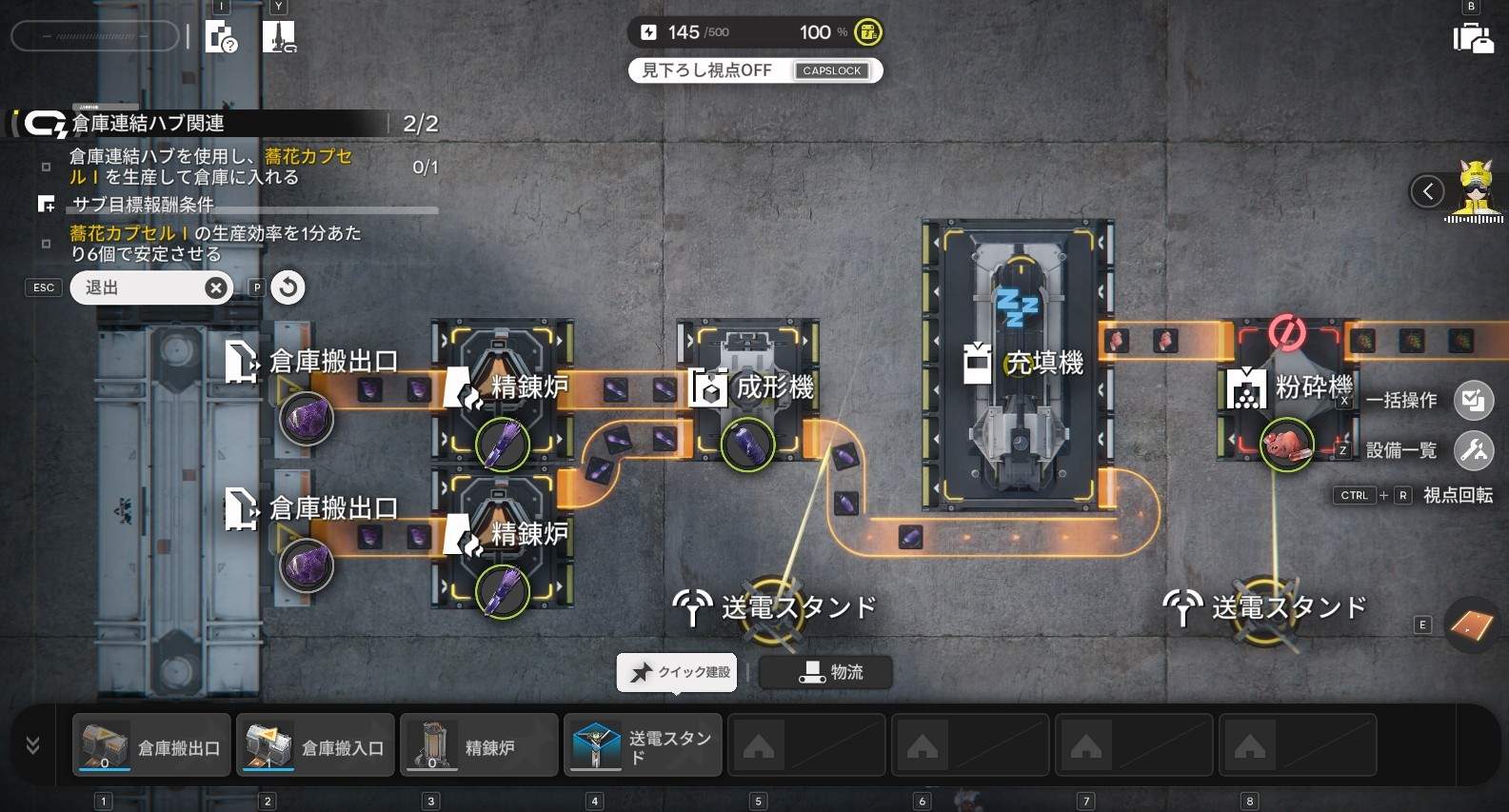
Task: Click the circular reset arrow button
Action: coord(288,287)
